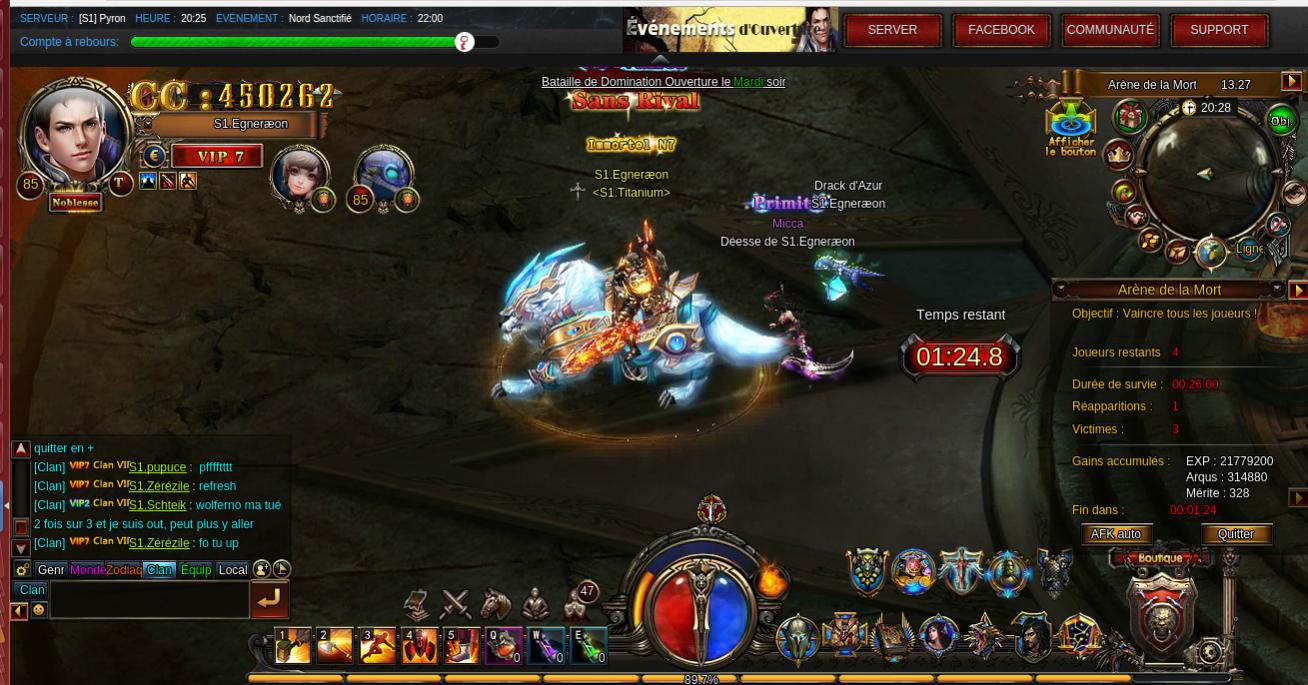The width and height of the screenshot is (1308, 685).
Task: Switch chat to the Monde tab
Action: [x=87, y=570]
